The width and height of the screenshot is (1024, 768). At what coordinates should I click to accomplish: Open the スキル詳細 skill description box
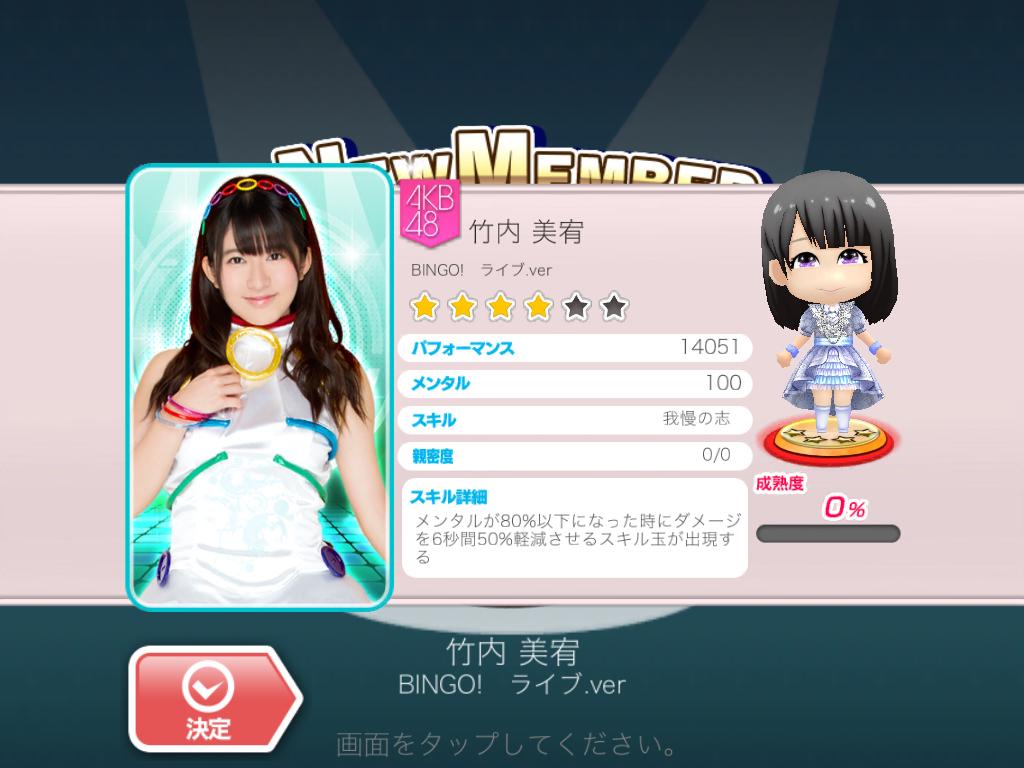pyautogui.click(x=575, y=528)
